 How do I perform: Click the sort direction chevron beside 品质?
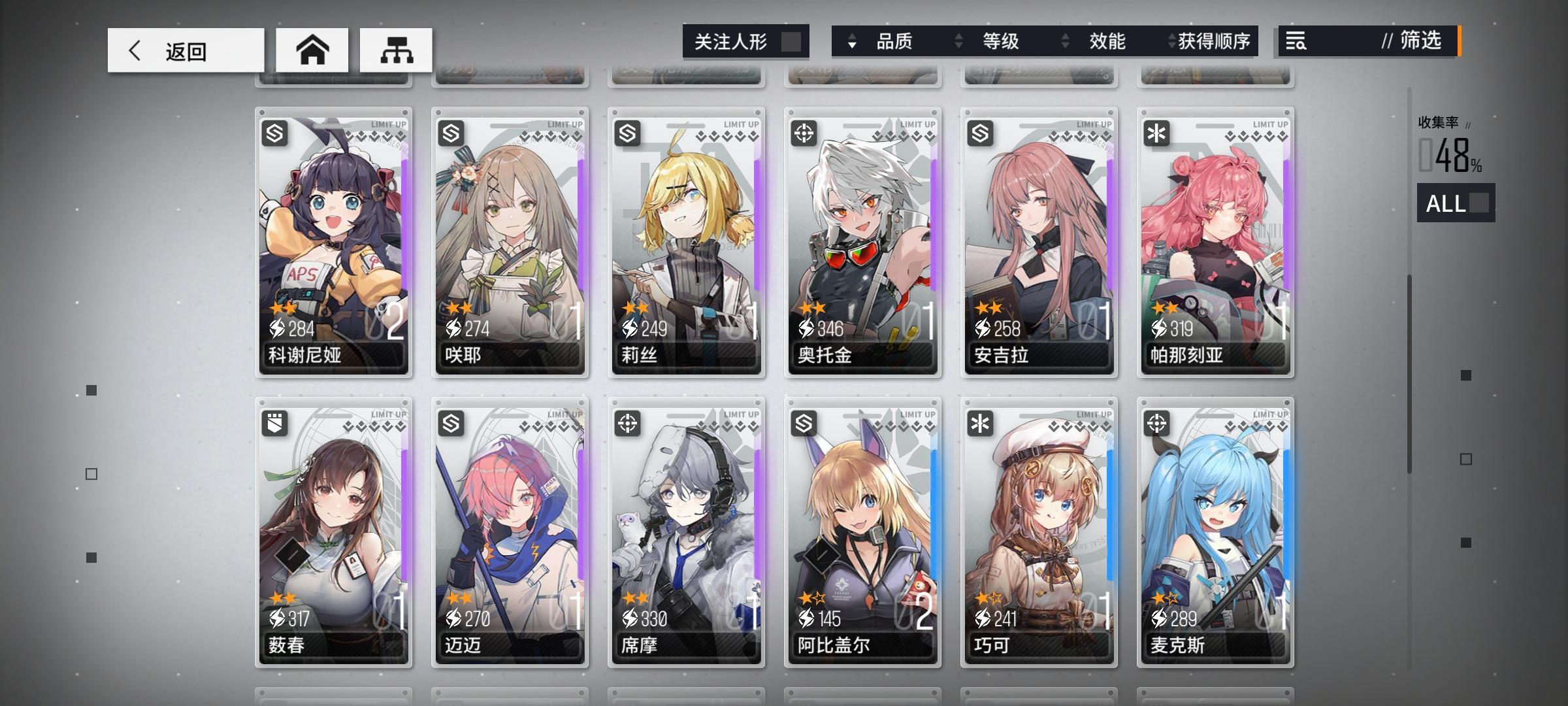click(x=851, y=41)
